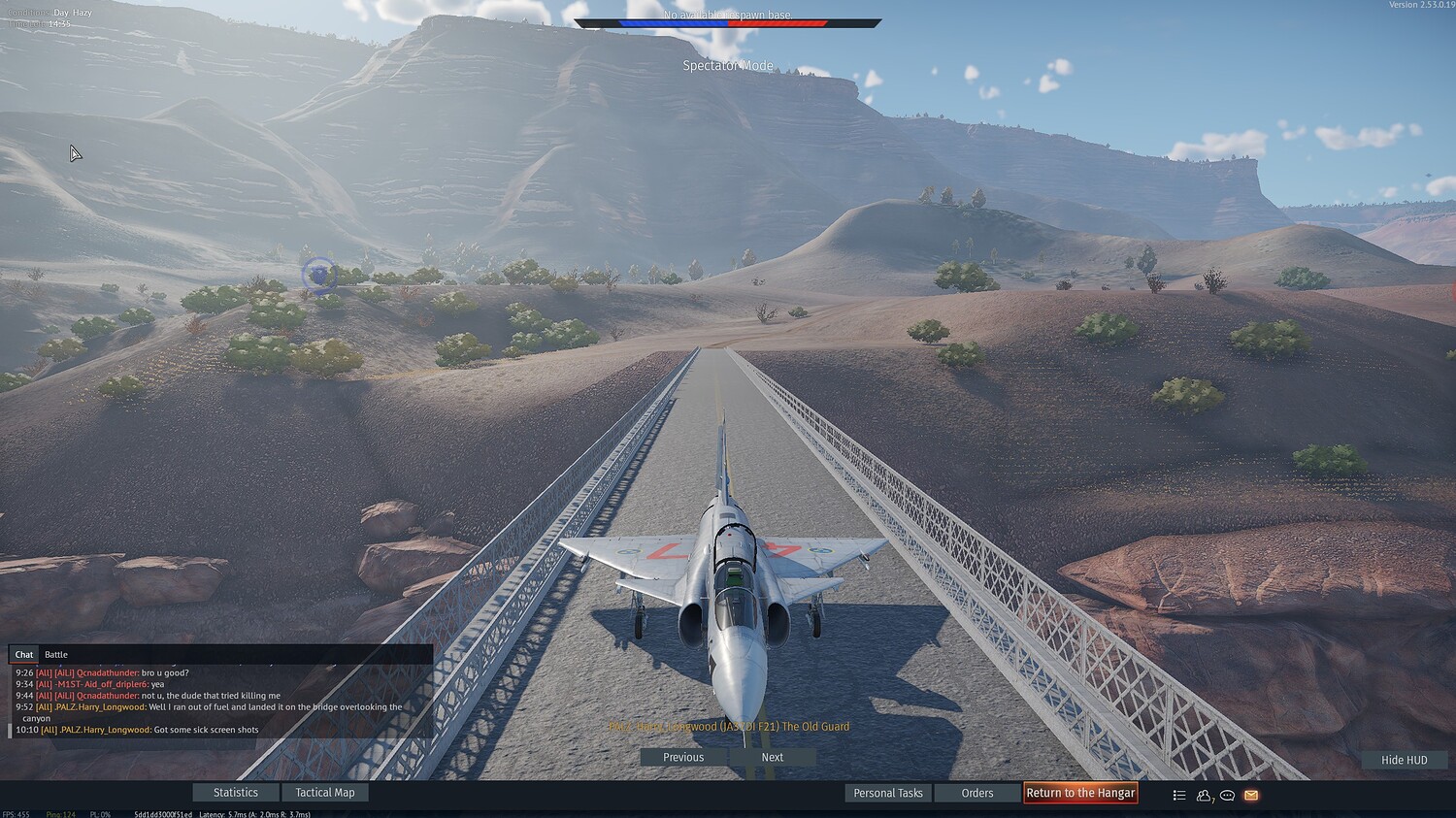The image size is (1456, 818).
Task: Spectate the Next player
Action: pyautogui.click(x=773, y=757)
